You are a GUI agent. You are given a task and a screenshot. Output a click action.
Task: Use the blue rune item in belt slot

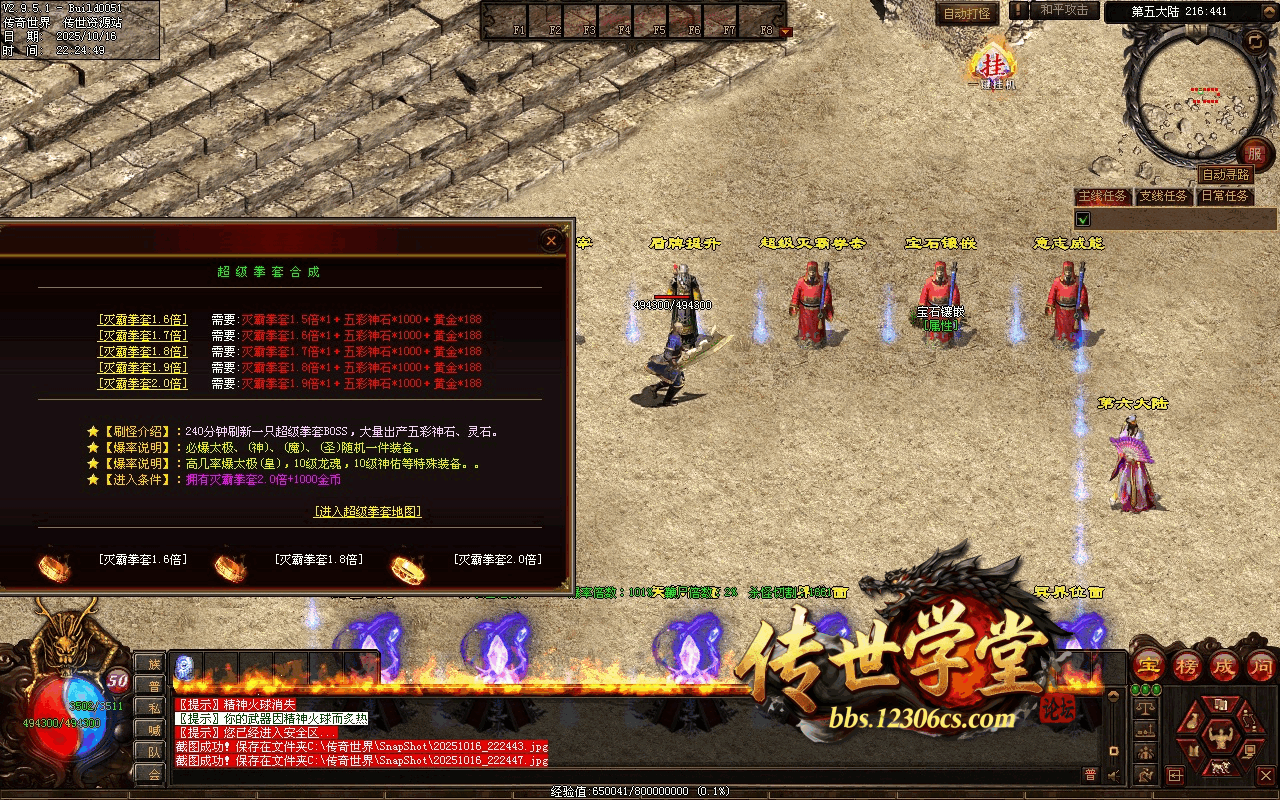(185, 666)
